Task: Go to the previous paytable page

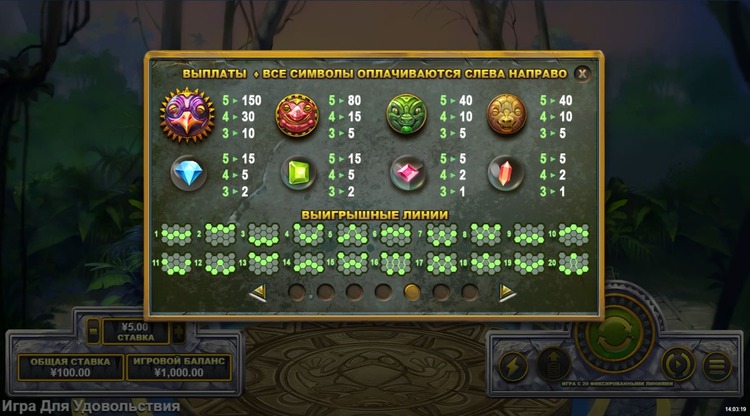Action: [x=257, y=292]
